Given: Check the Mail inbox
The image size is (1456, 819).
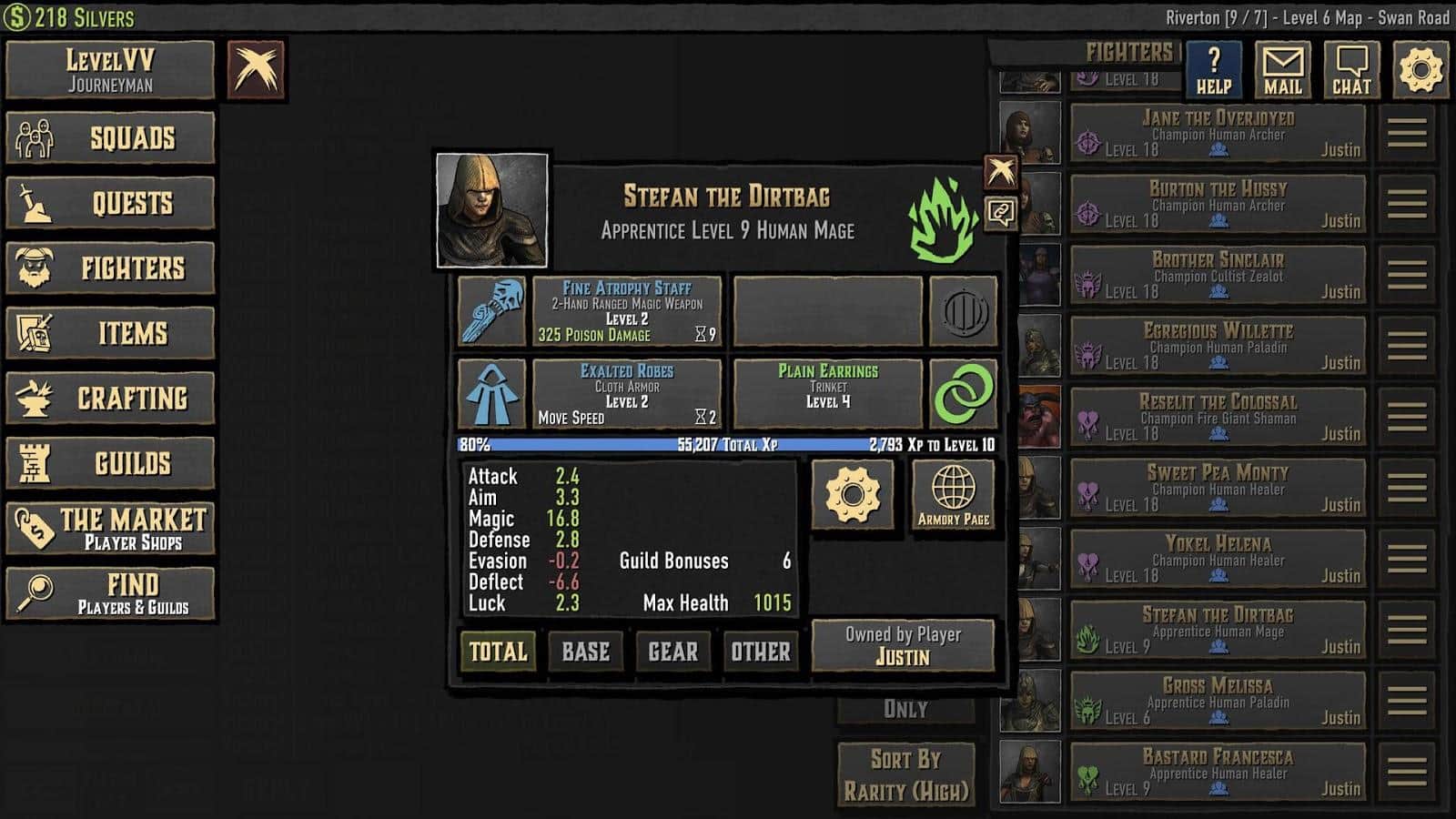Looking at the screenshot, I should point(1282,70).
